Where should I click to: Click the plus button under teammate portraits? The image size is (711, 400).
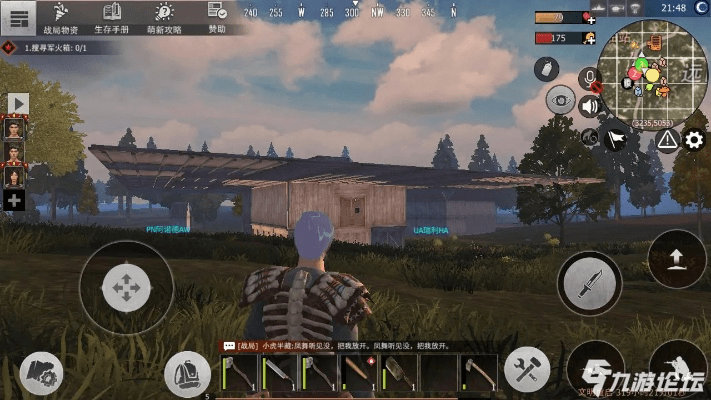click(15, 201)
